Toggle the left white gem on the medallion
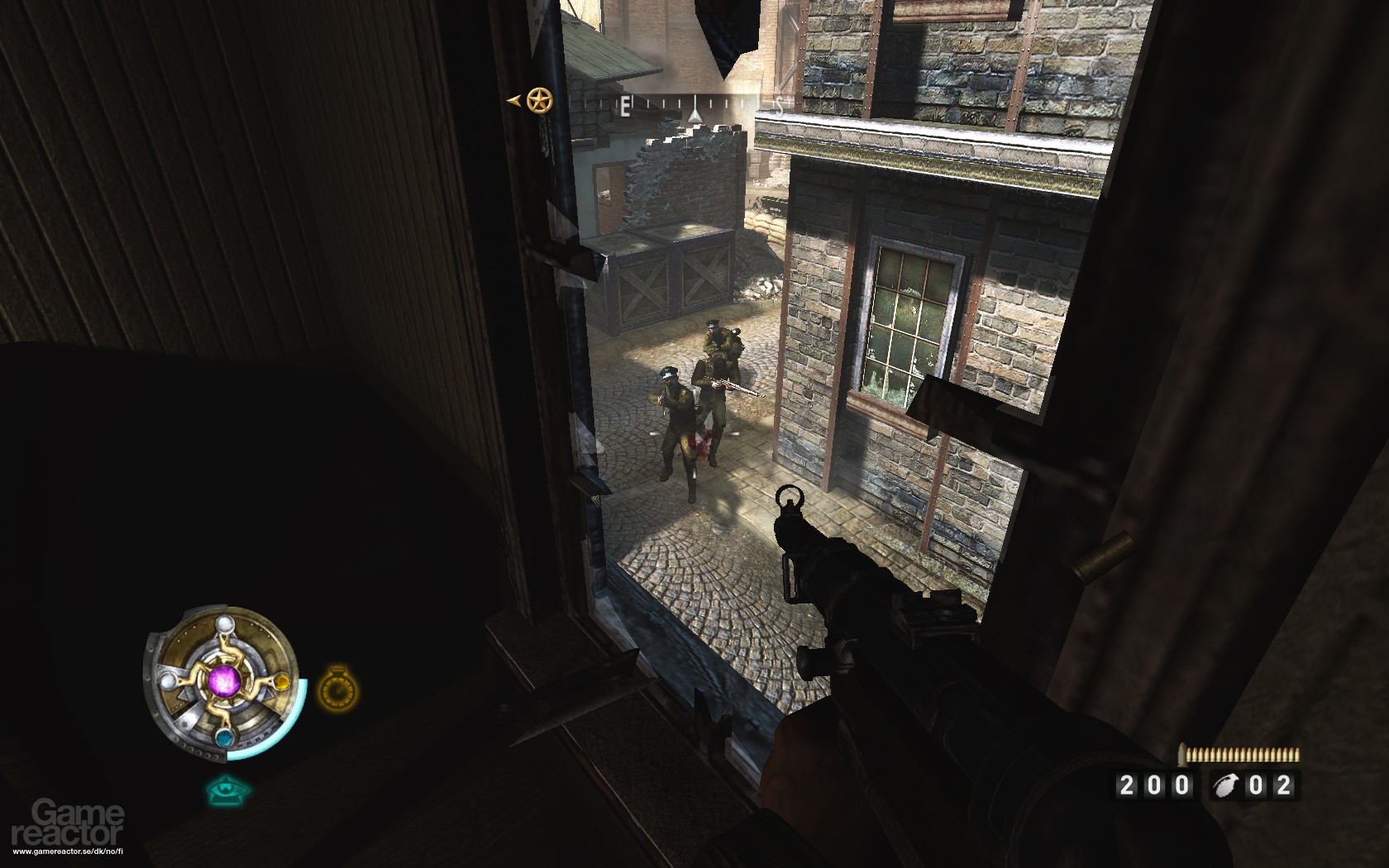Image resolution: width=1389 pixels, height=868 pixels. click(168, 682)
